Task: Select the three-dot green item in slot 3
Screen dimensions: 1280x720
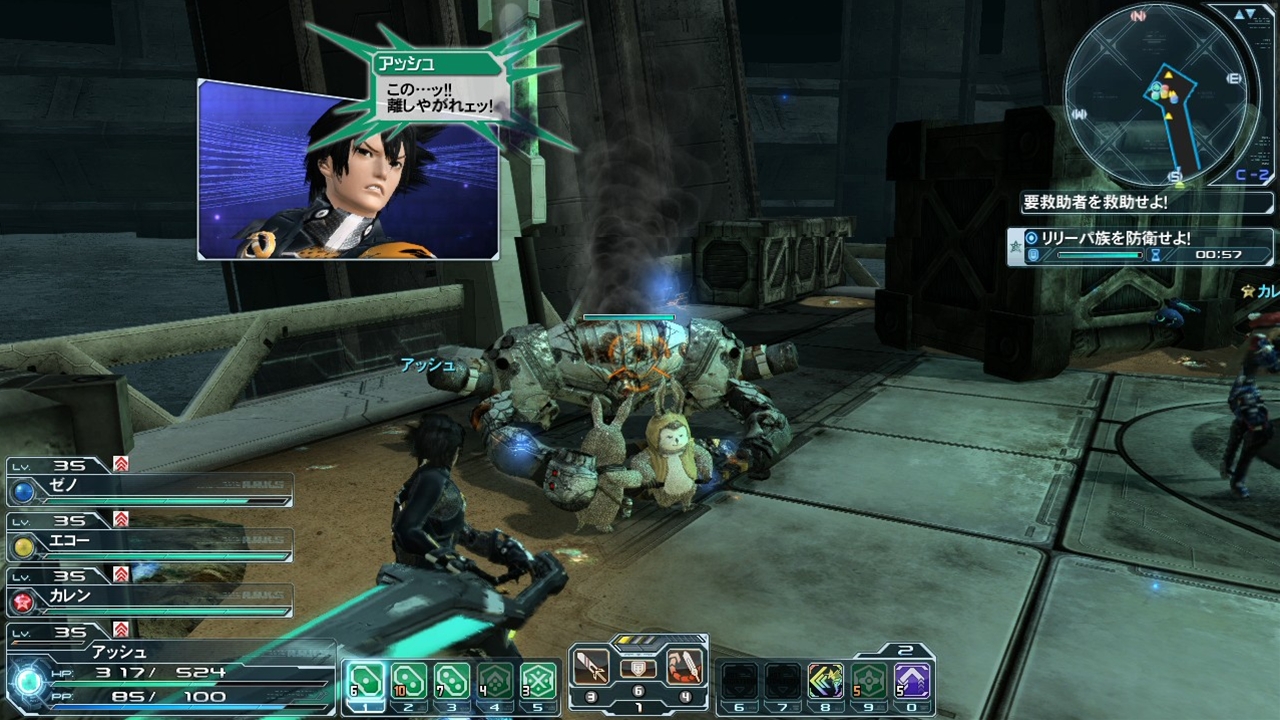Action: pos(452,680)
